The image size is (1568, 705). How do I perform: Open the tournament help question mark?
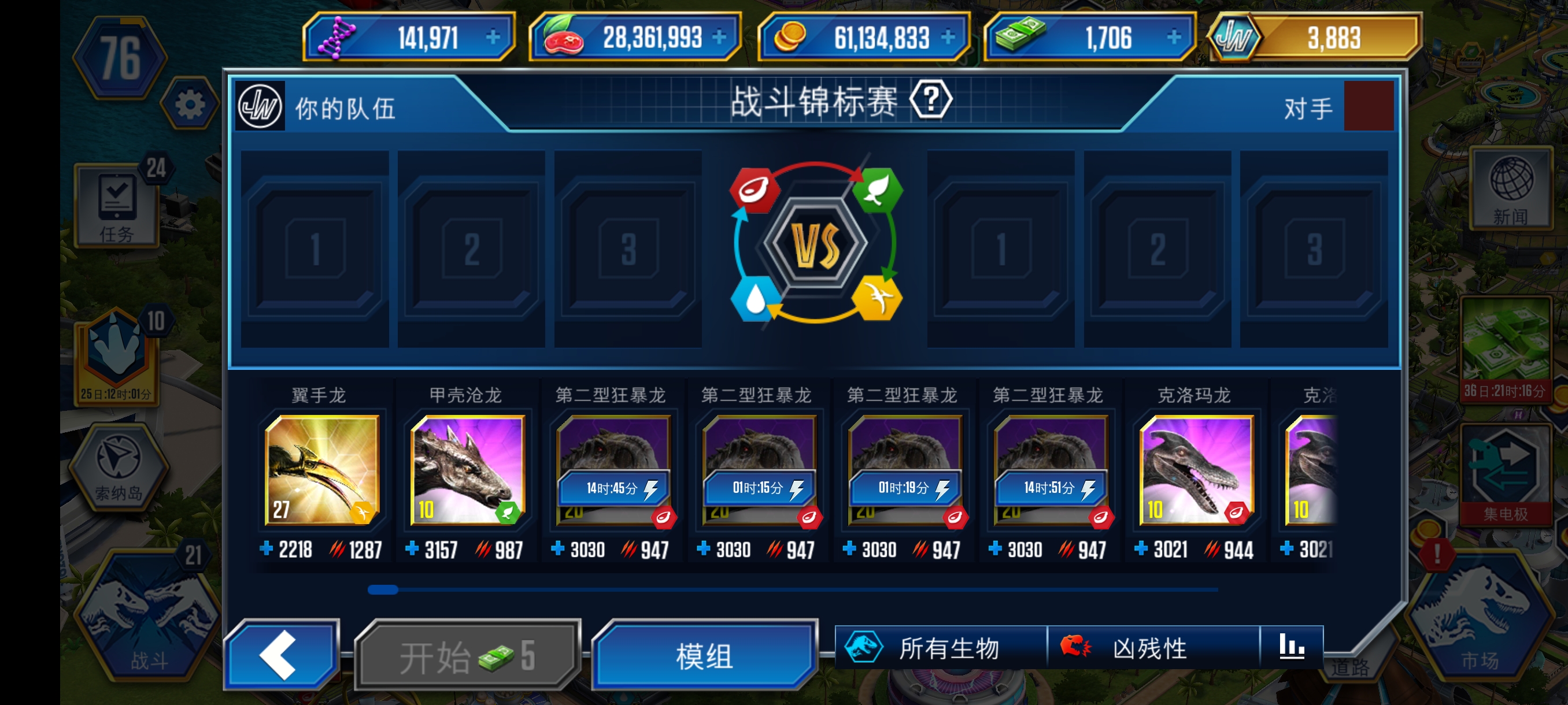pos(931,100)
